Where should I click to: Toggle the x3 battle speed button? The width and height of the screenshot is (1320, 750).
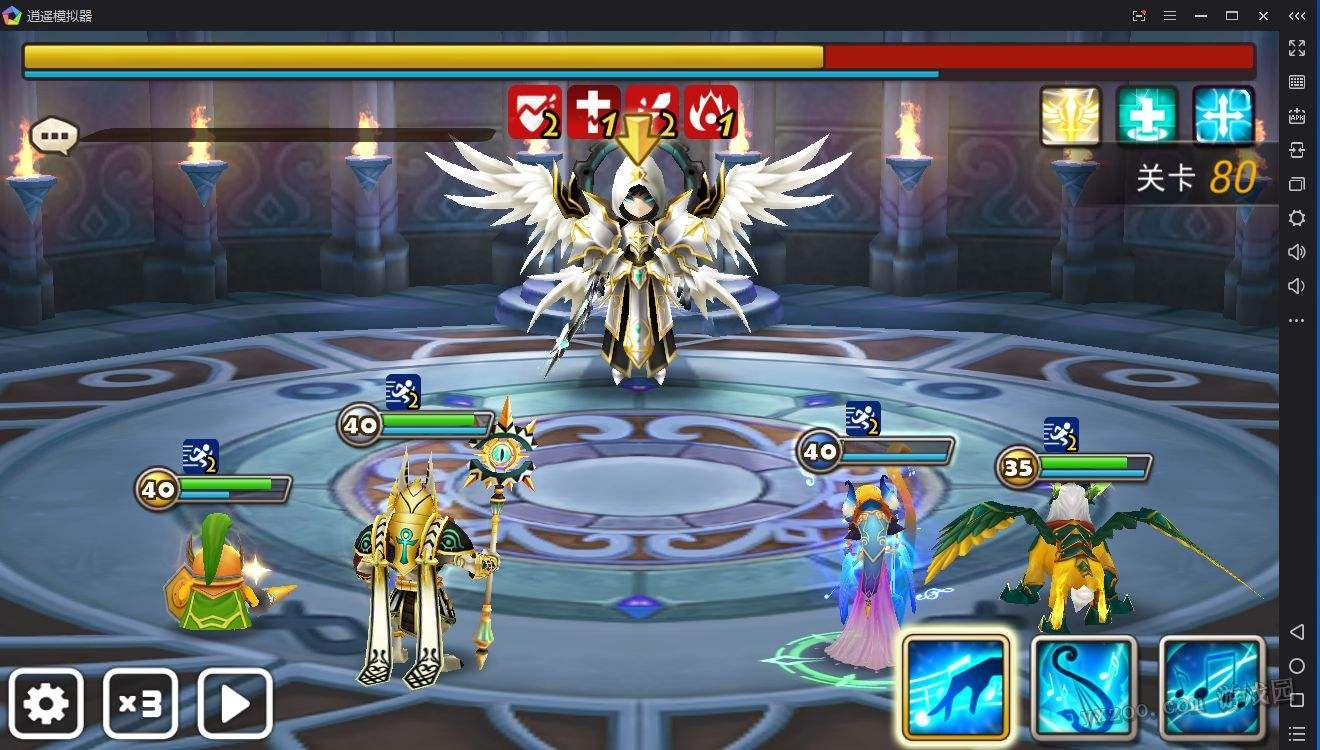(139, 702)
